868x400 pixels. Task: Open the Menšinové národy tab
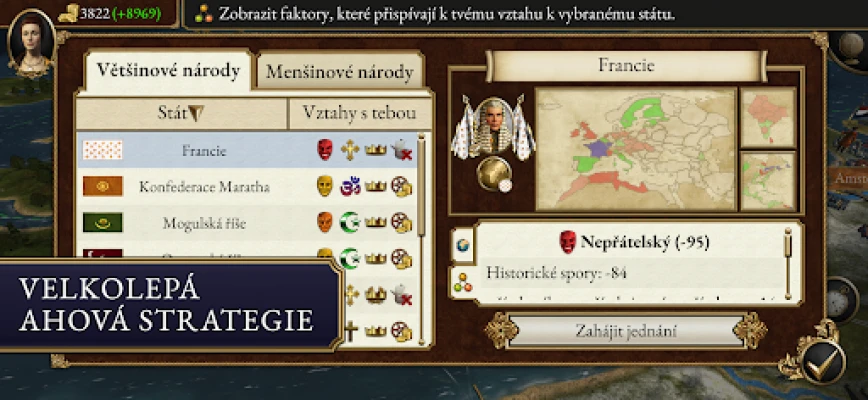point(339,73)
